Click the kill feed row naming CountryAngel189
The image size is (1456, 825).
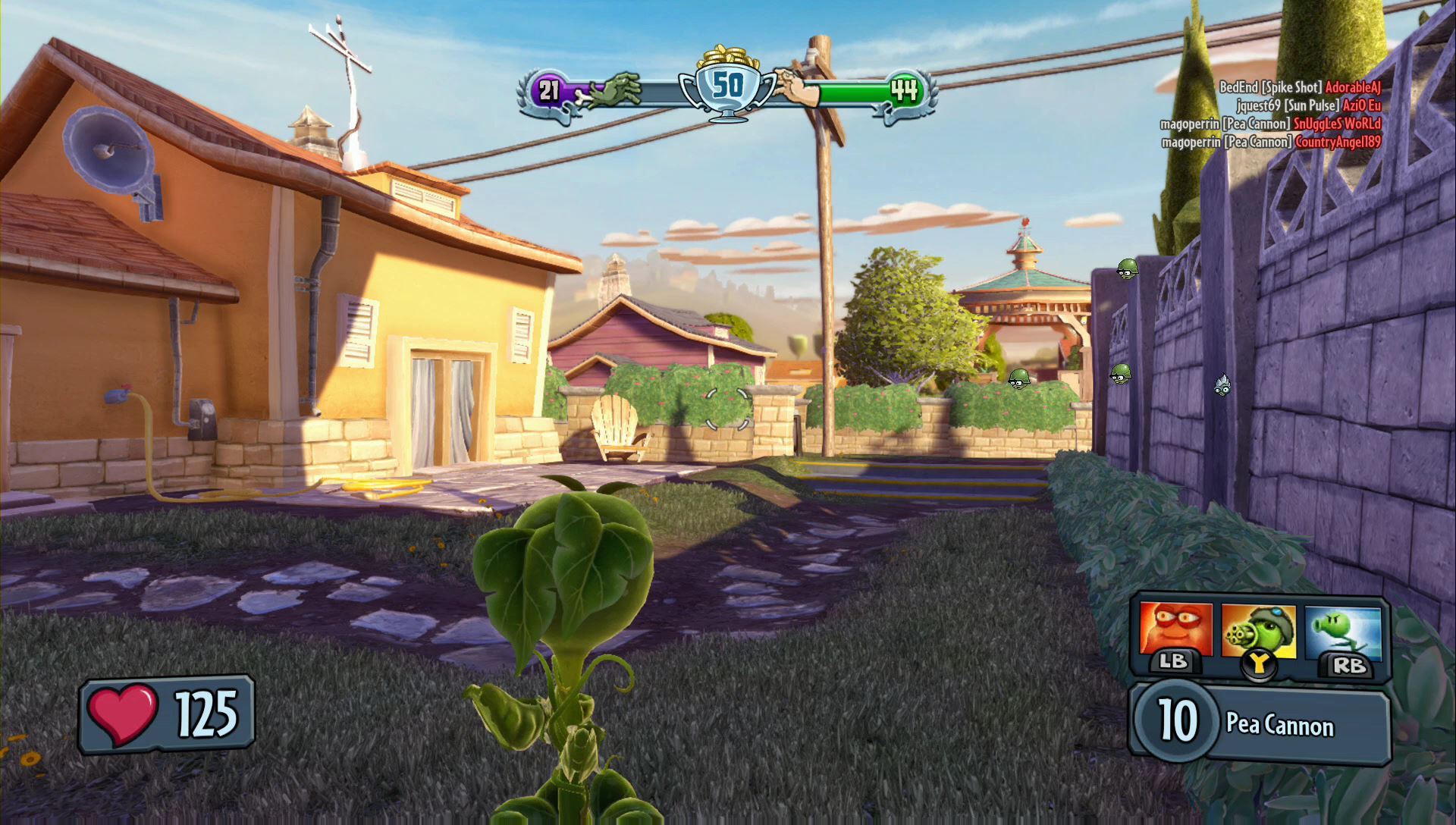click(1271, 142)
